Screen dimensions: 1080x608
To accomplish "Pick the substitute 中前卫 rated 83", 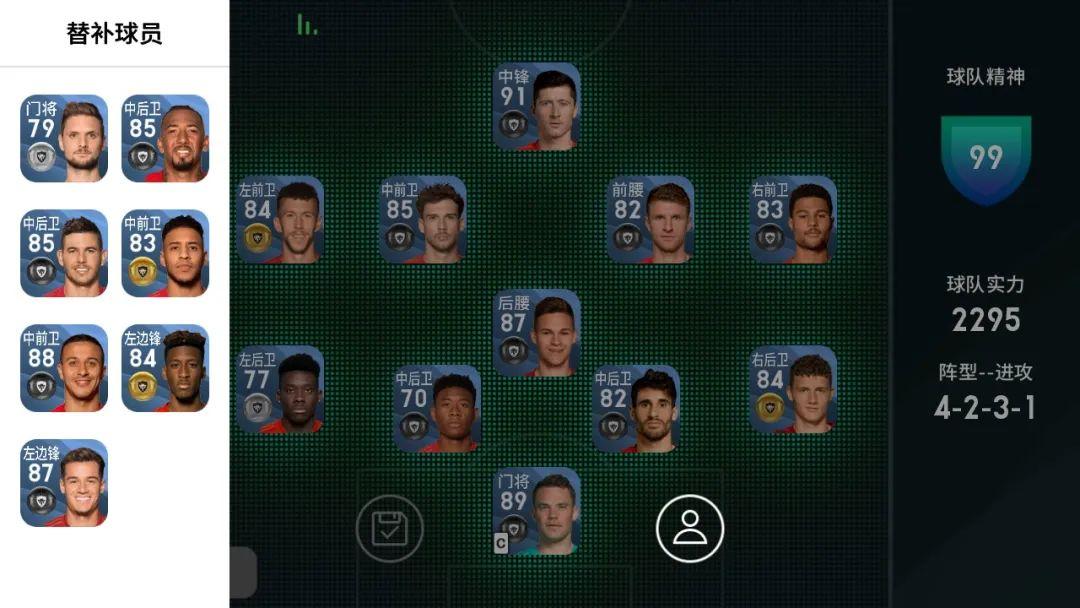I will (165, 253).
